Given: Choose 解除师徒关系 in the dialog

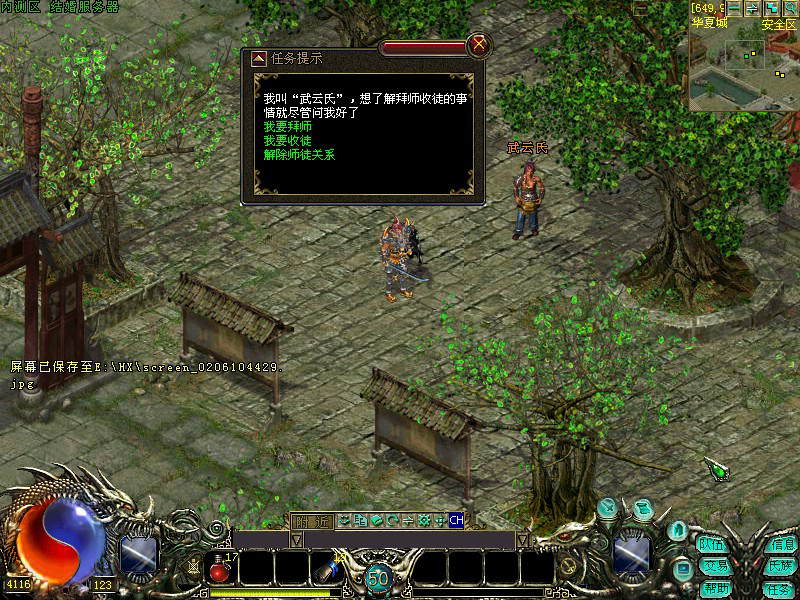Looking at the screenshot, I should pos(299,155).
